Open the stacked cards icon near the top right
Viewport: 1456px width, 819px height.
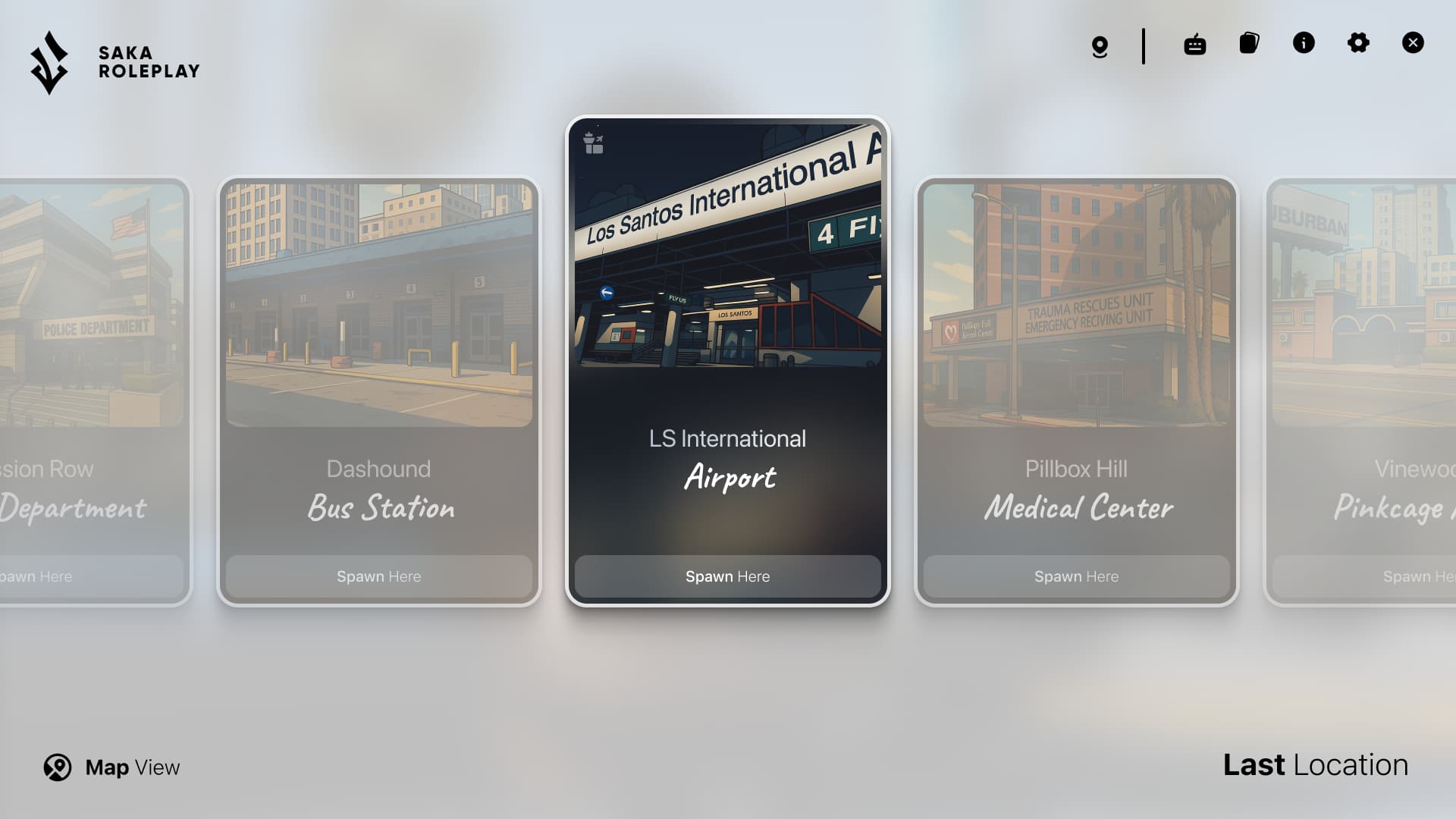(1248, 43)
